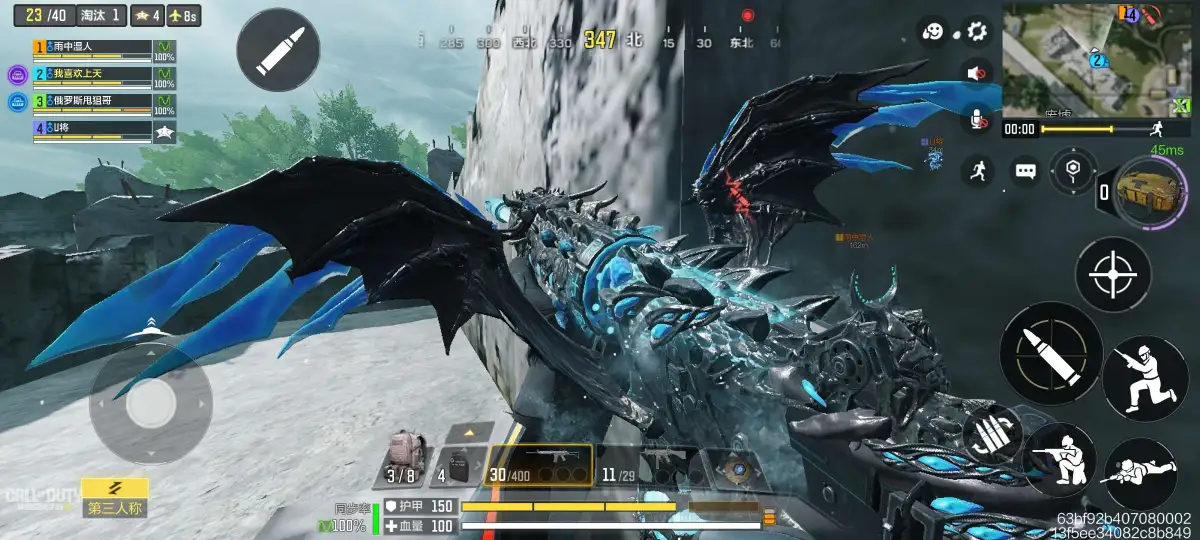The width and height of the screenshot is (1200, 540).
Task: Tap the left-side bullet fire button
Action: pyautogui.click(x=277, y=50)
